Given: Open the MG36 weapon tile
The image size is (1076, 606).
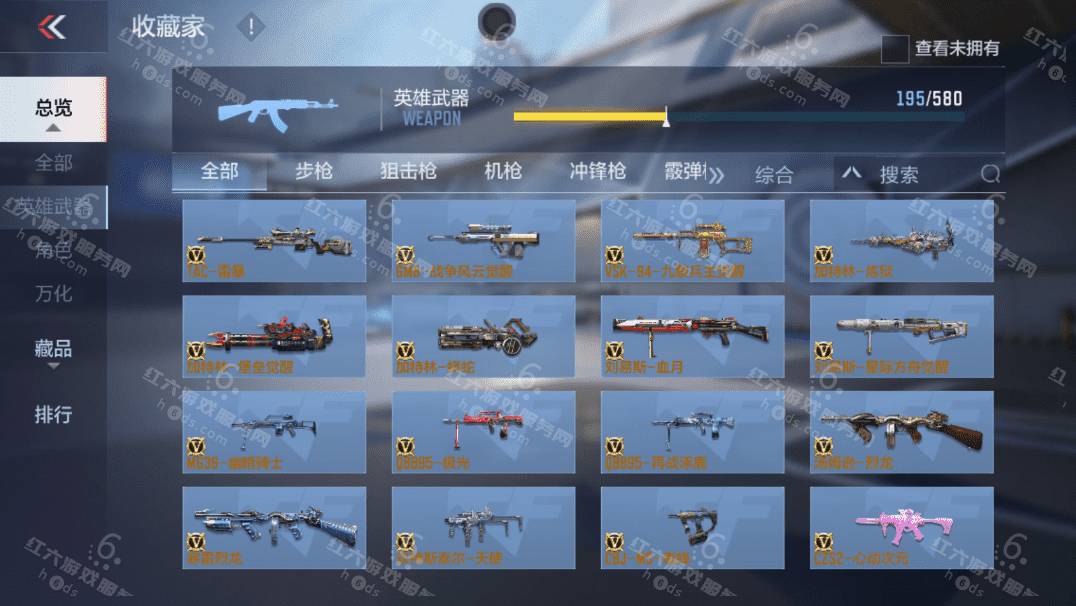Looking at the screenshot, I should [x=275, y=432].
